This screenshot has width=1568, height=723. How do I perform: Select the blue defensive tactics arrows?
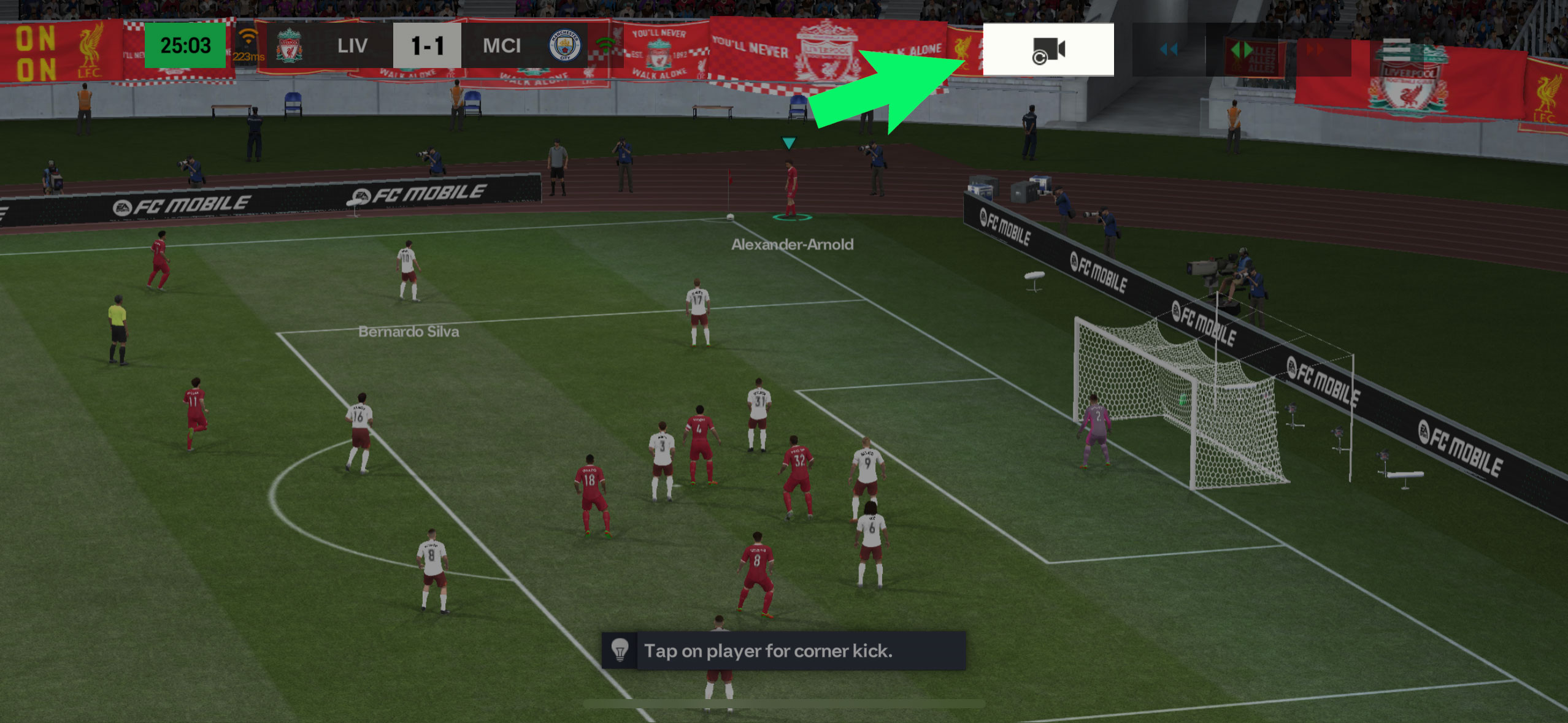pyautogui.click(x=1169, y=49)
